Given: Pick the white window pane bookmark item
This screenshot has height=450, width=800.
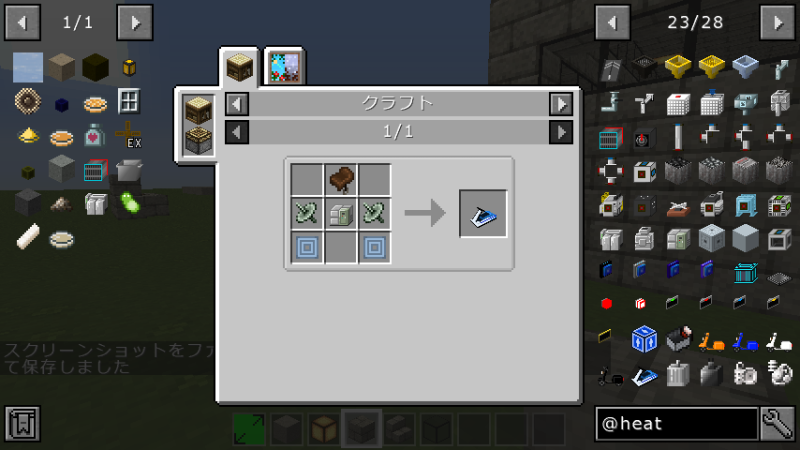Looking at the screenshot, I should point(128,101).
